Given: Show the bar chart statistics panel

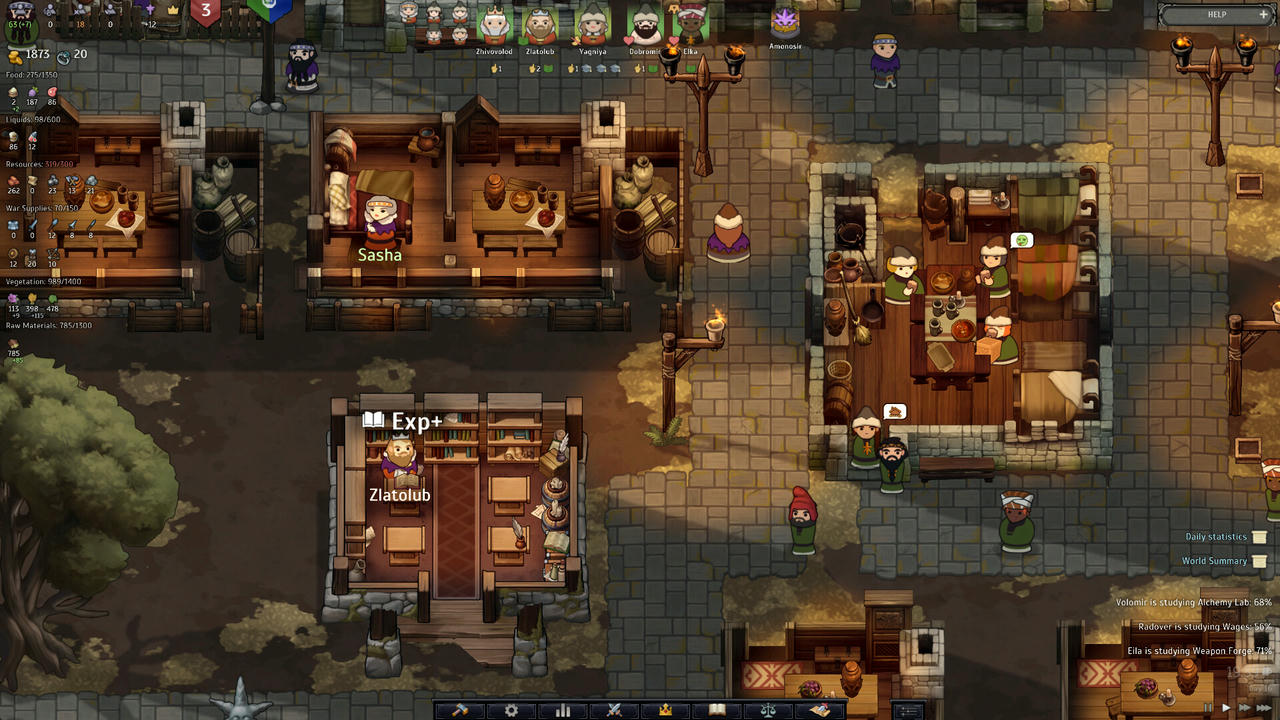Looking at the screenshot, I should click(563, 710).
